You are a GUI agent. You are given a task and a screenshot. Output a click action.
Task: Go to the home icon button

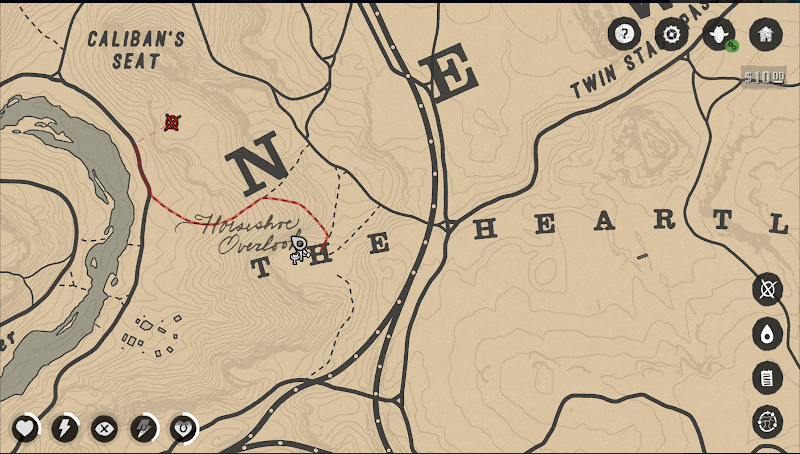click(765, 35)
